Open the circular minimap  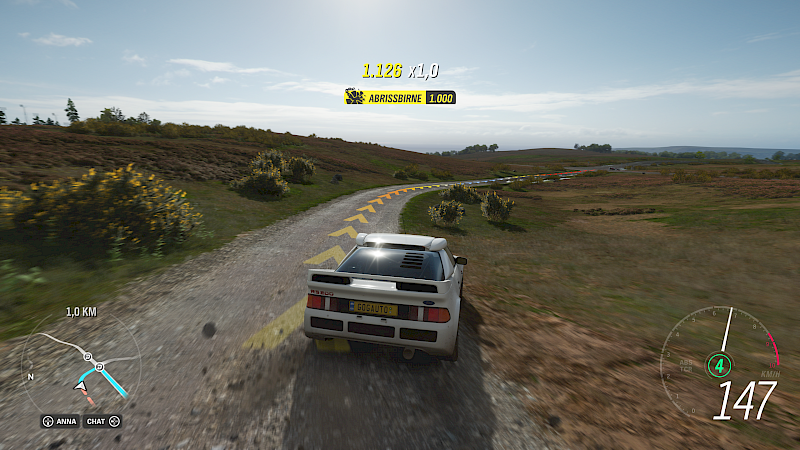coord(82,363)
